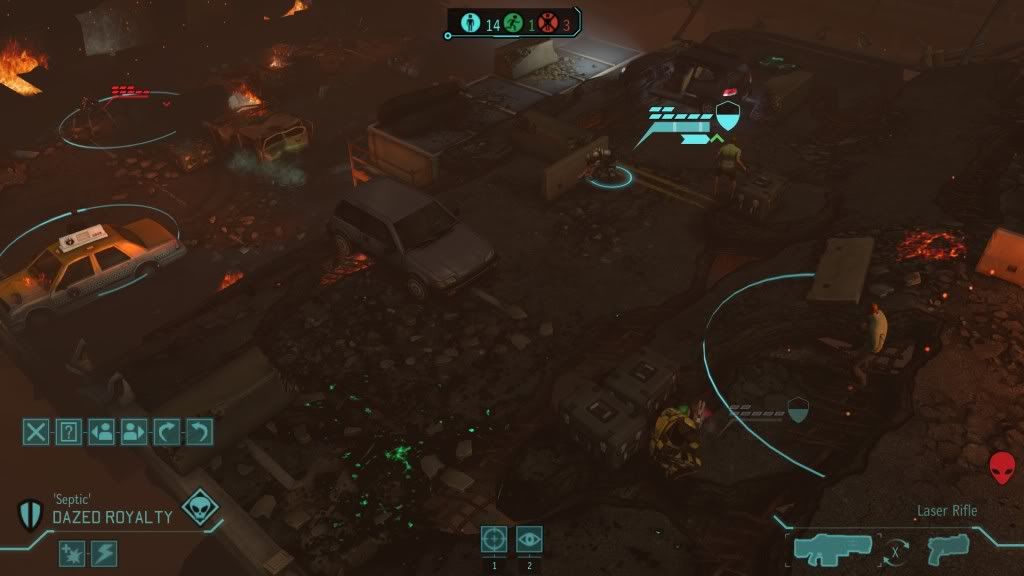The width and height of the screenshot is (1024, 576).
Task: Rotate the camera with the right-curving arrow
Action: coord(167,432)
